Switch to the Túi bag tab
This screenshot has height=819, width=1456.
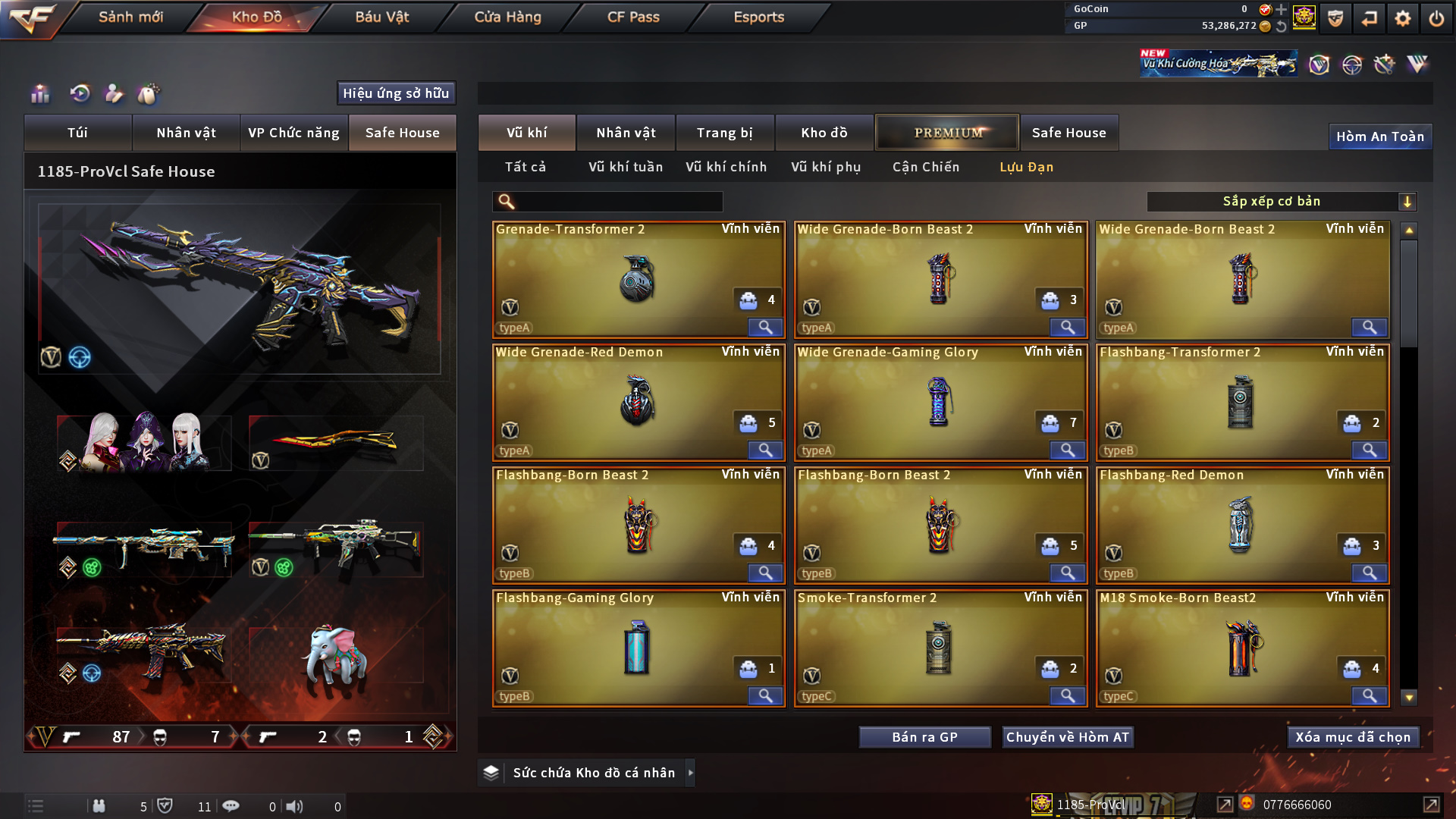click(x=77, y=133)
